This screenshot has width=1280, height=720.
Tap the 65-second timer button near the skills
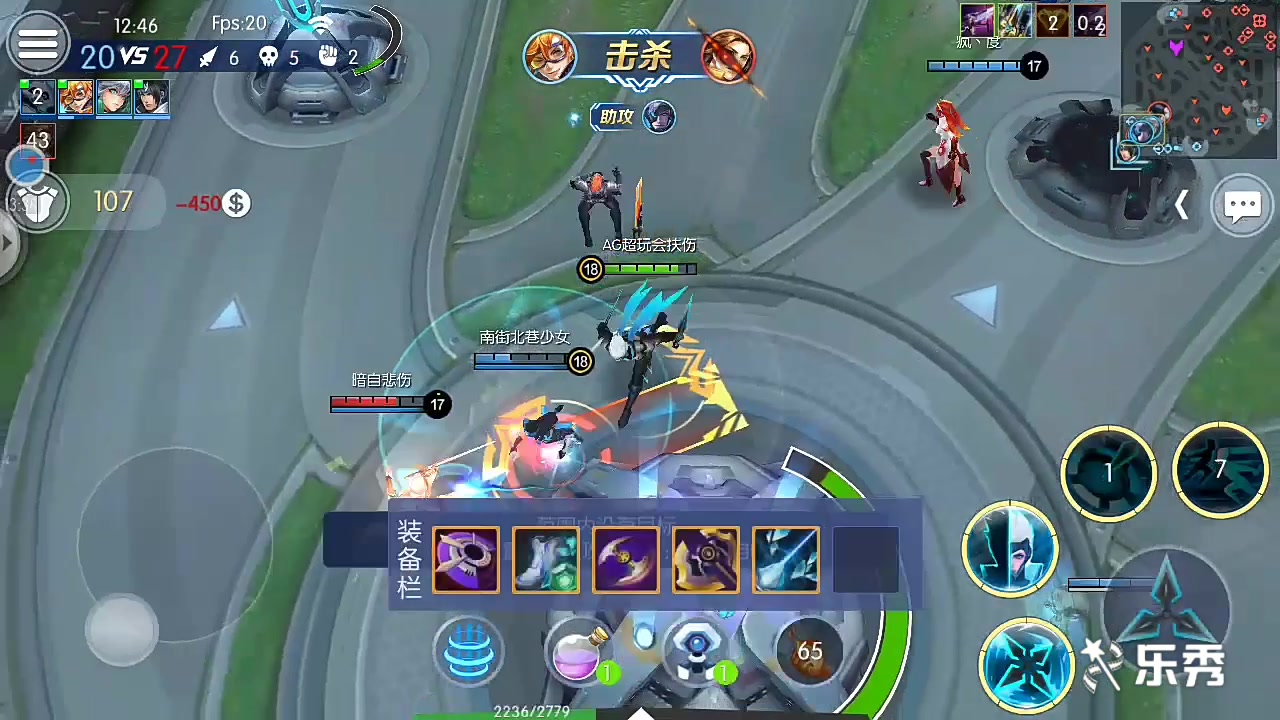pos(809,651)
